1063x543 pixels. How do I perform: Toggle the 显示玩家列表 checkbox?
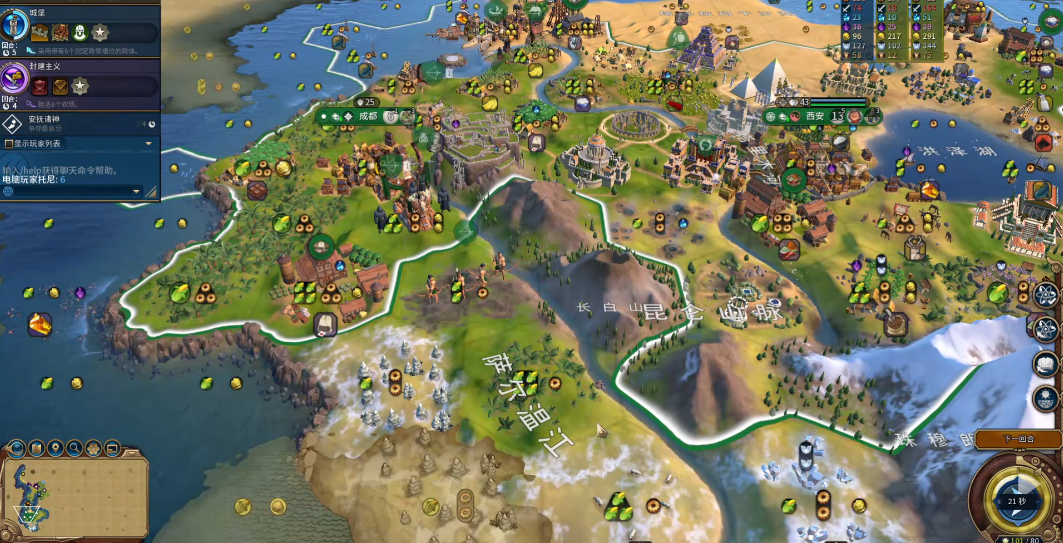point(8,143)
